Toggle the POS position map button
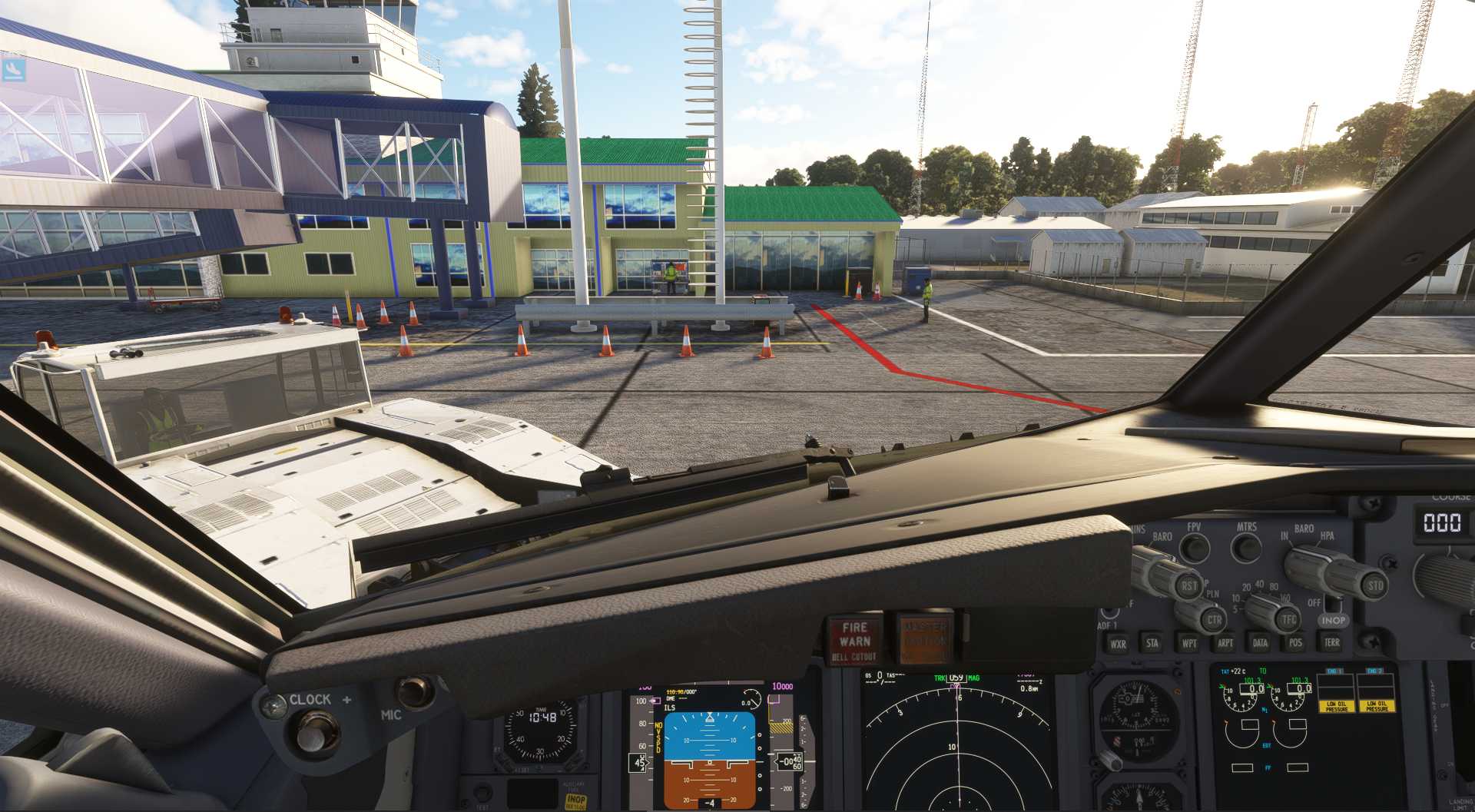Viewport: 1475px width, 812px height. point(1296,642)
